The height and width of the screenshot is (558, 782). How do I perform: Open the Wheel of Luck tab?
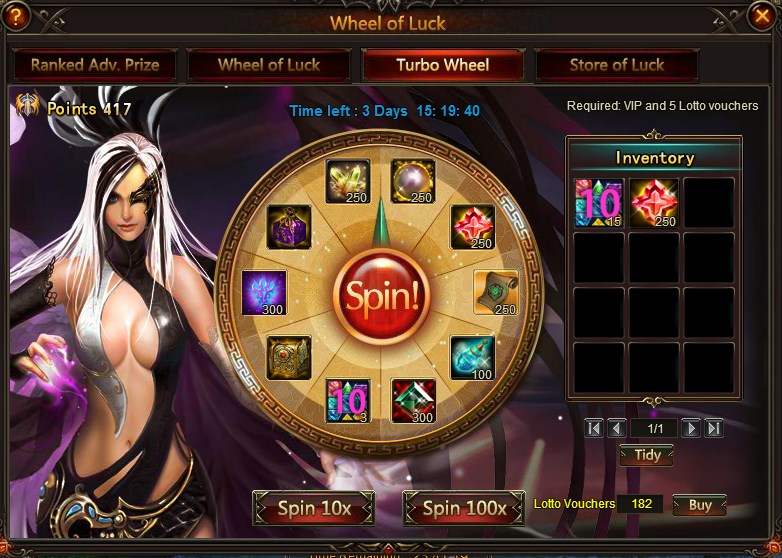click(268, 65)
